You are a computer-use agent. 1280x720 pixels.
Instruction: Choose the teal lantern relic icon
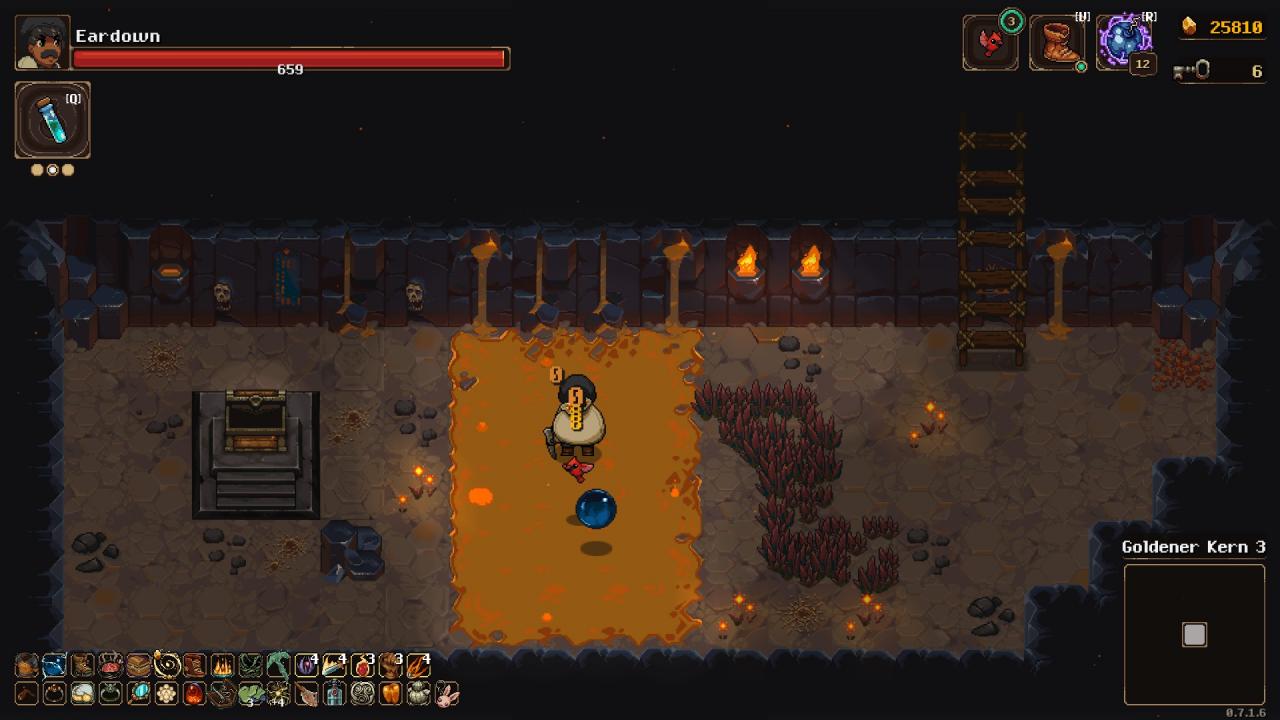point(334,693)
